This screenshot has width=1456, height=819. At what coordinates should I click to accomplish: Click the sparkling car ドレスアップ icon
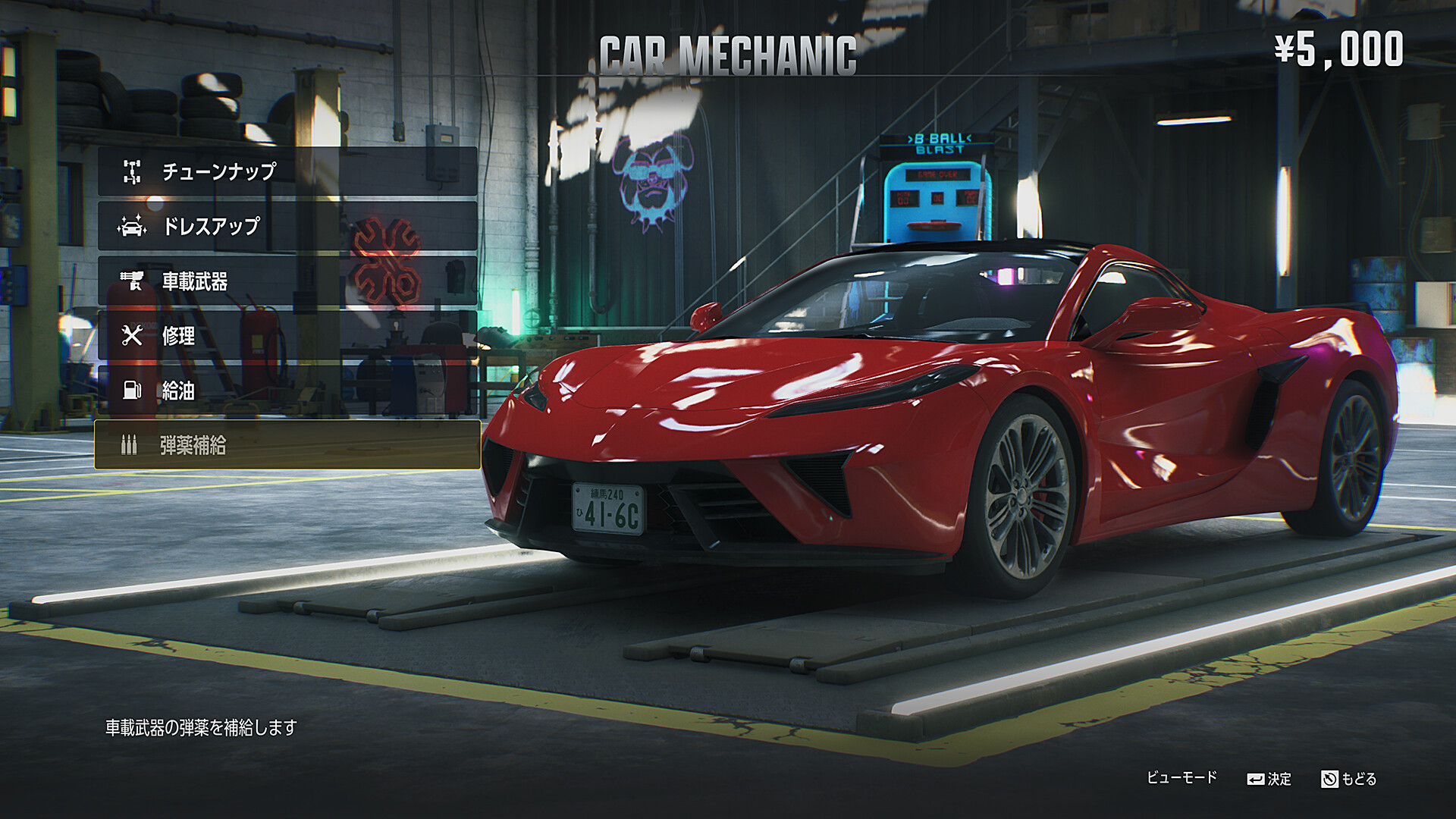coord(133,227)
